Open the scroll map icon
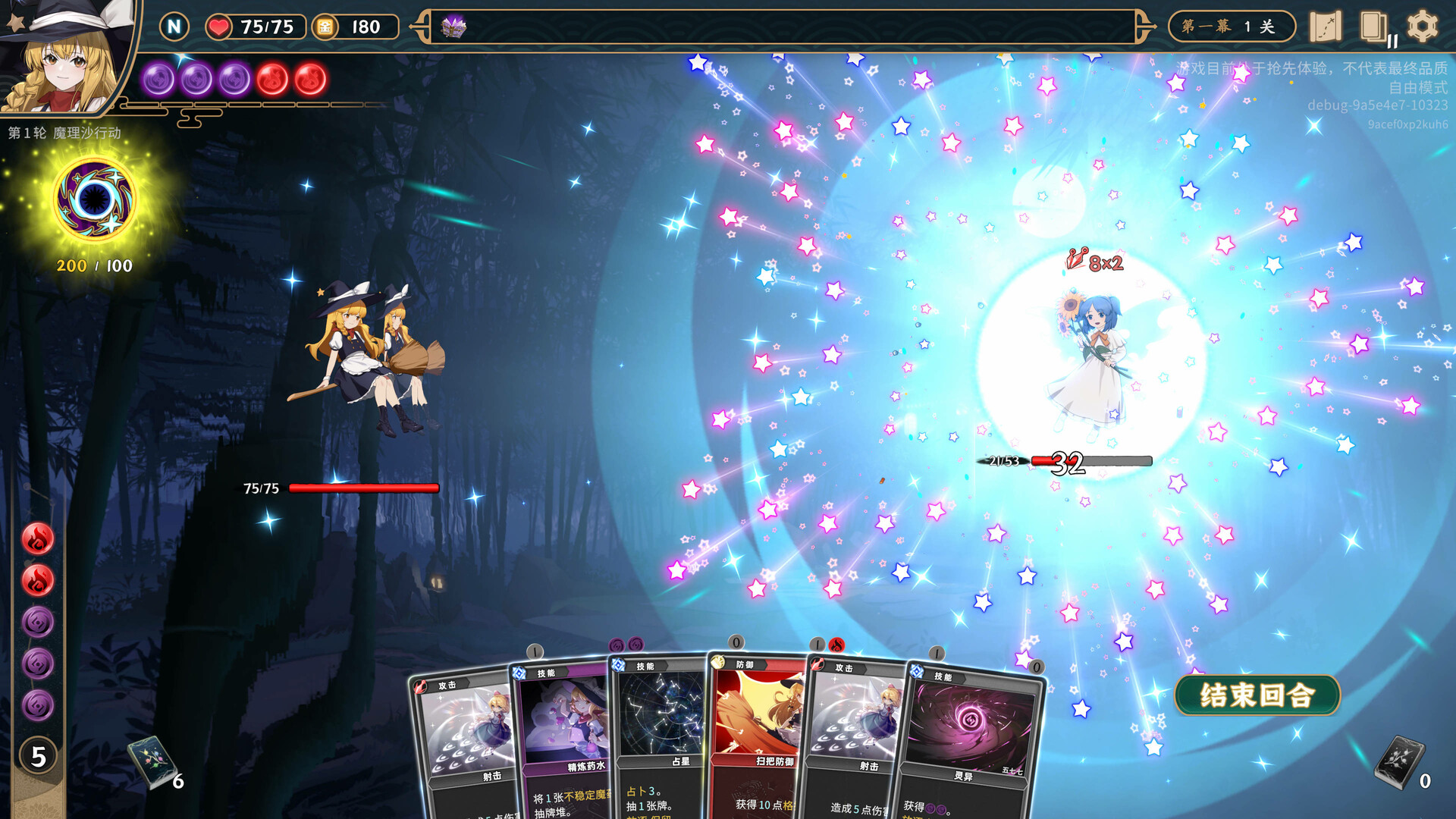 tap(1325, 27)
